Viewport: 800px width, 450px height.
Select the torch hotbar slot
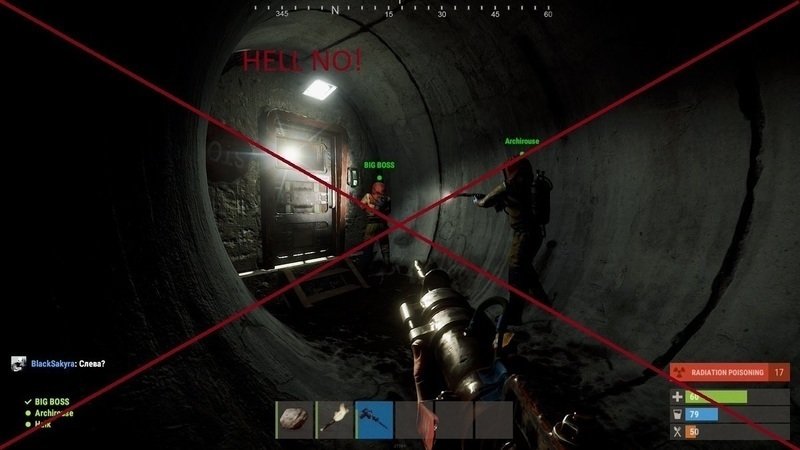(334, 419)
